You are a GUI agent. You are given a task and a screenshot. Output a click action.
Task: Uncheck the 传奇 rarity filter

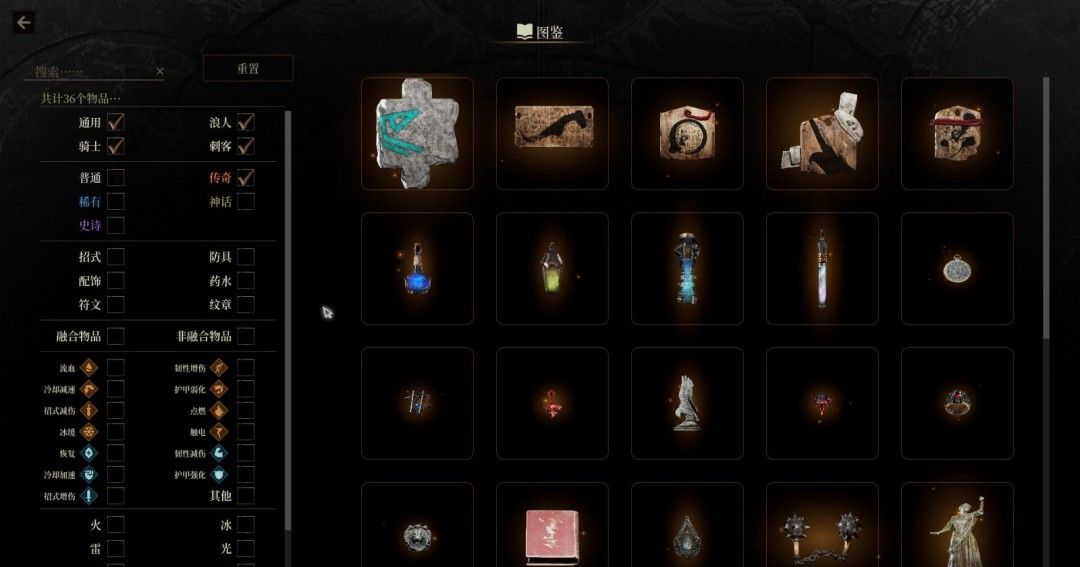[x=245, y=178]
